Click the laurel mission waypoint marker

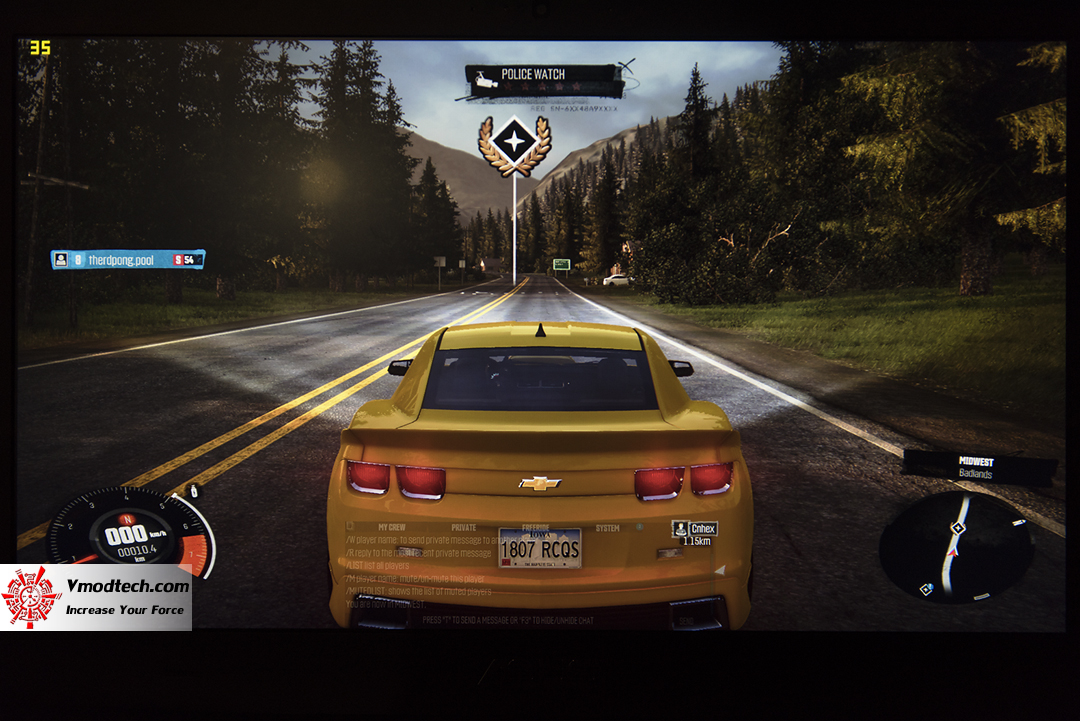click(514, 145)
